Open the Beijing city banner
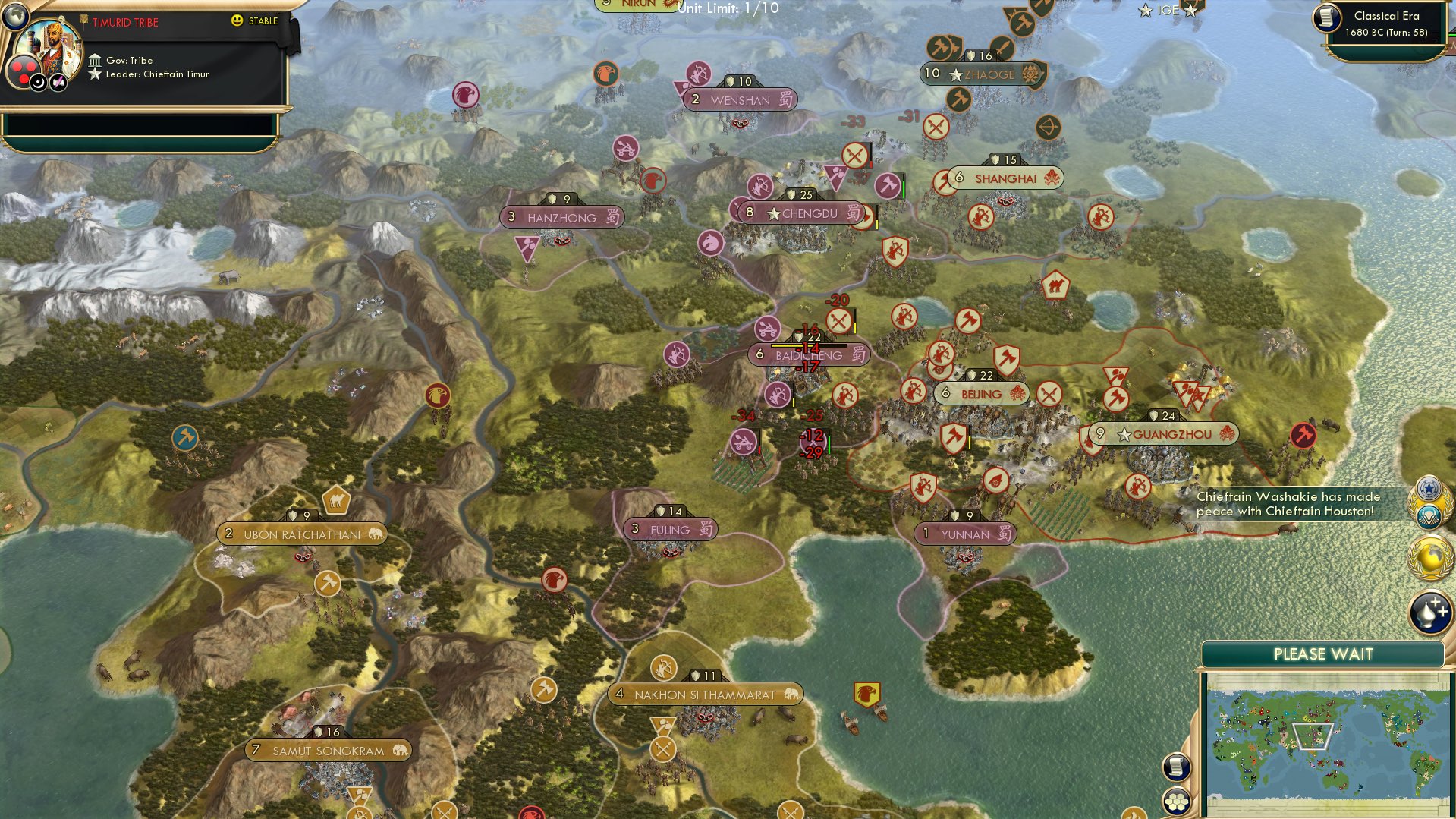This screenshot has width=1456, height=819. [981, 393]
